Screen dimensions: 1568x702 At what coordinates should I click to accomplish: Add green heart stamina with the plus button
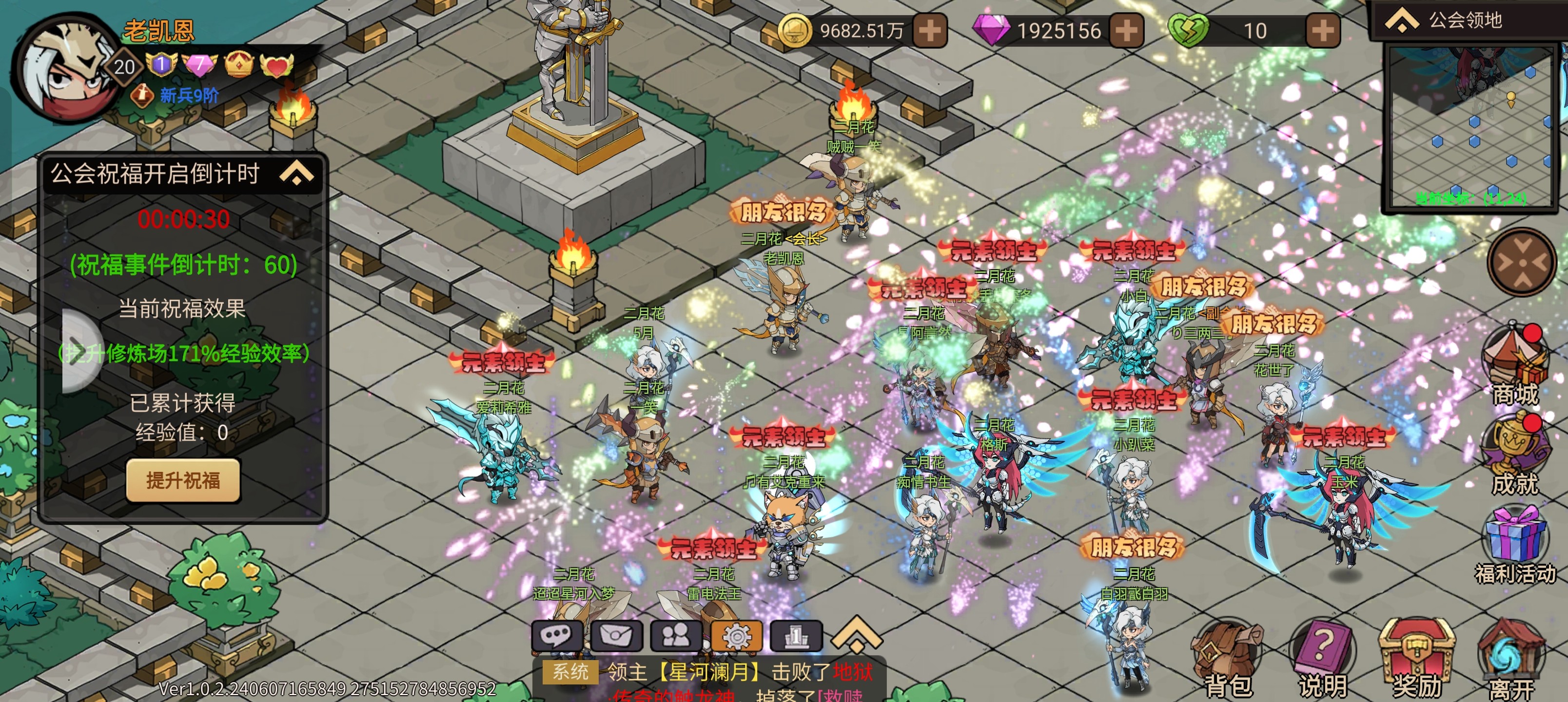pyautogui.click(x=1322, y=30)
